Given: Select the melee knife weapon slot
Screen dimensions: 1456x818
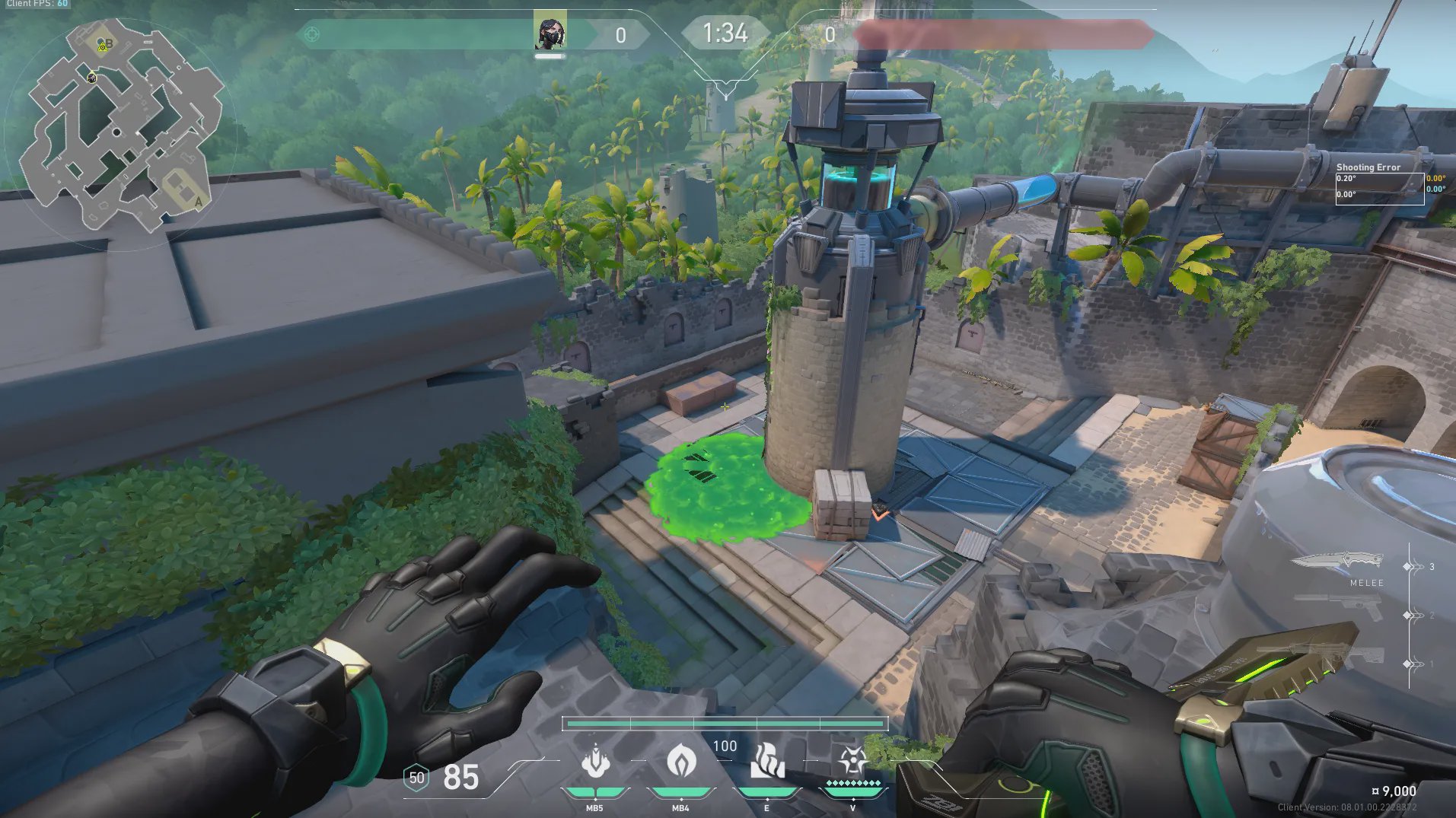Looking at the screenshot, I should point(1337,562).
